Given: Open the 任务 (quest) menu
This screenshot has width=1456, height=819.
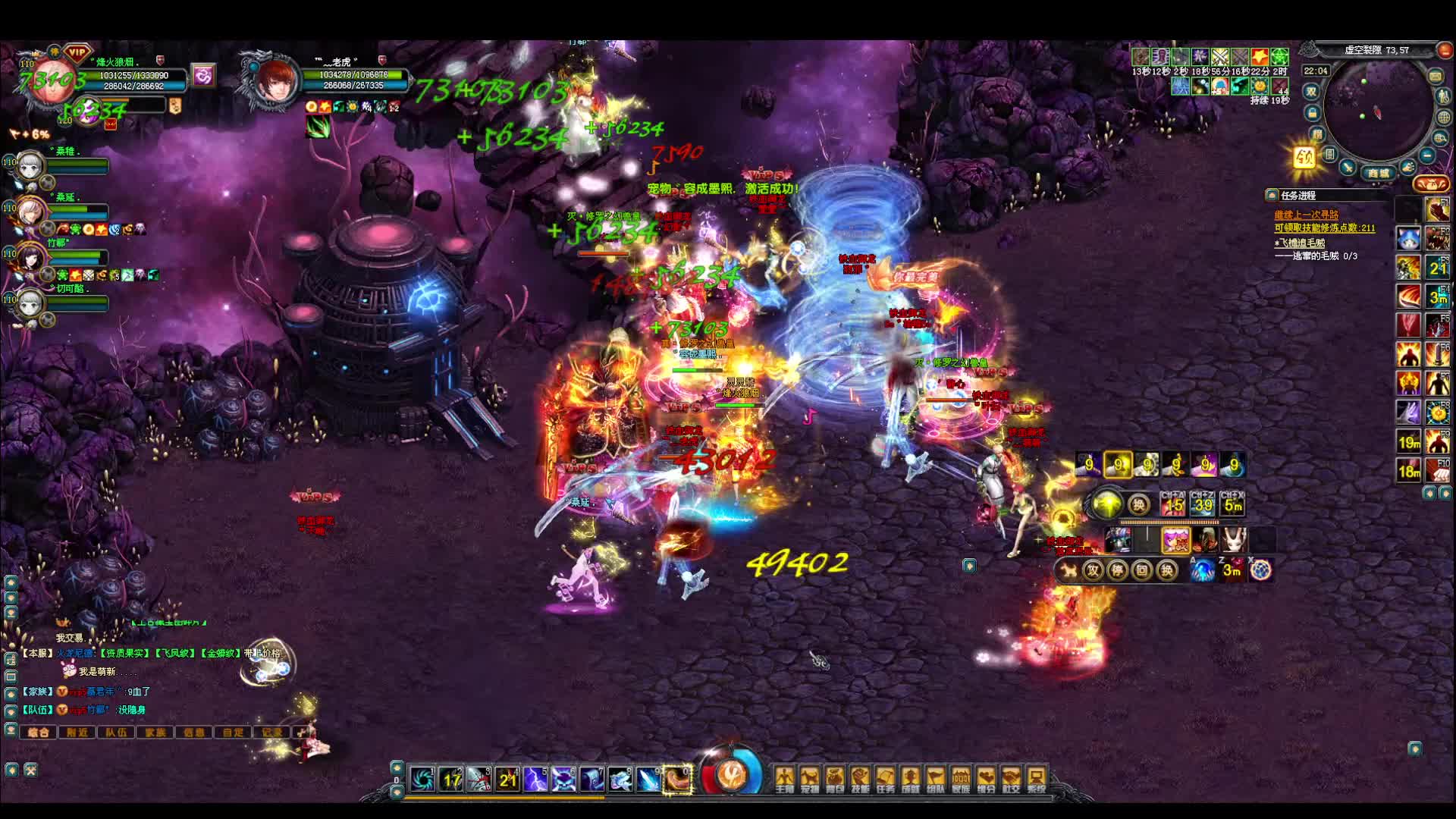Looking at the screenshot, I should pos(885,779).
